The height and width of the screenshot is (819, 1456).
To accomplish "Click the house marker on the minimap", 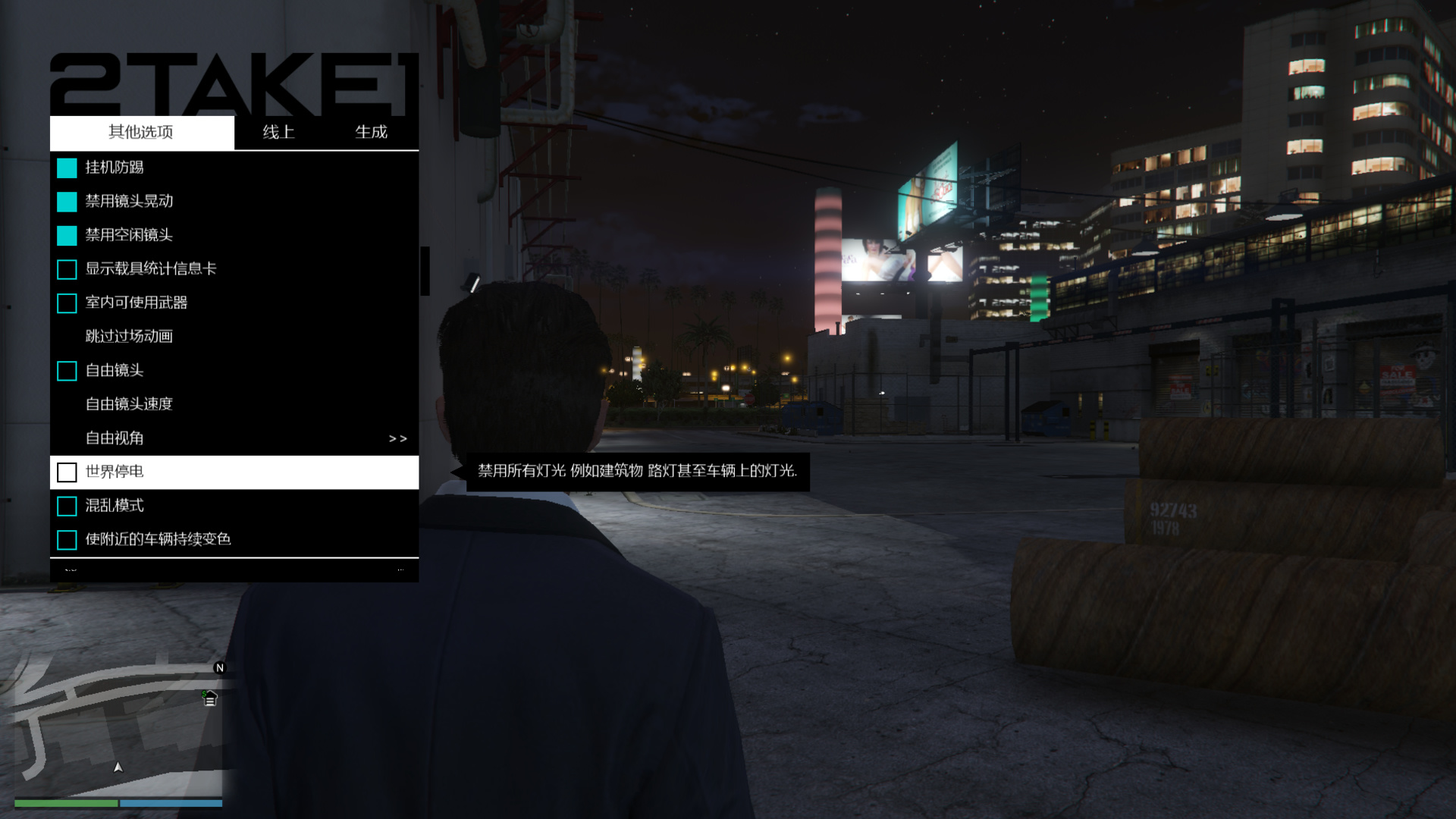I will point(210,698).
